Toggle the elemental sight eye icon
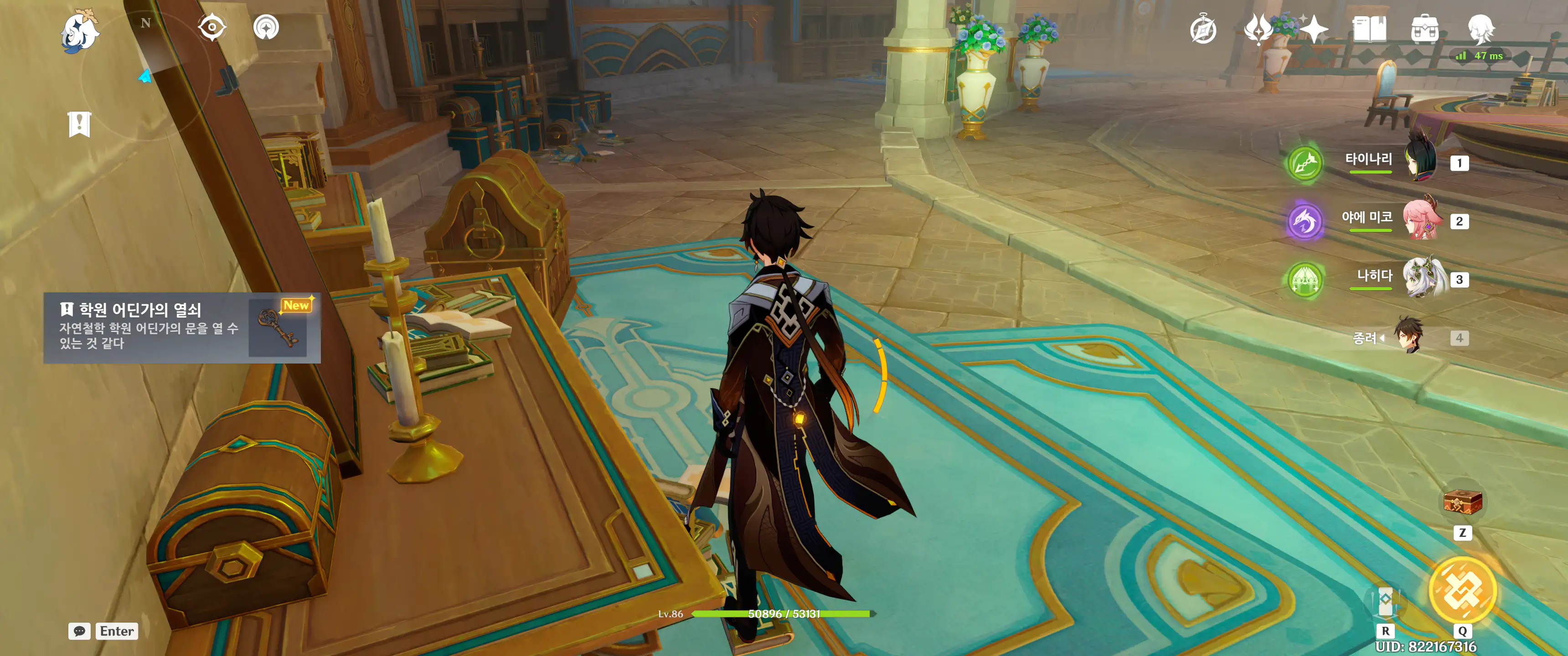 [x=212, y=27]
